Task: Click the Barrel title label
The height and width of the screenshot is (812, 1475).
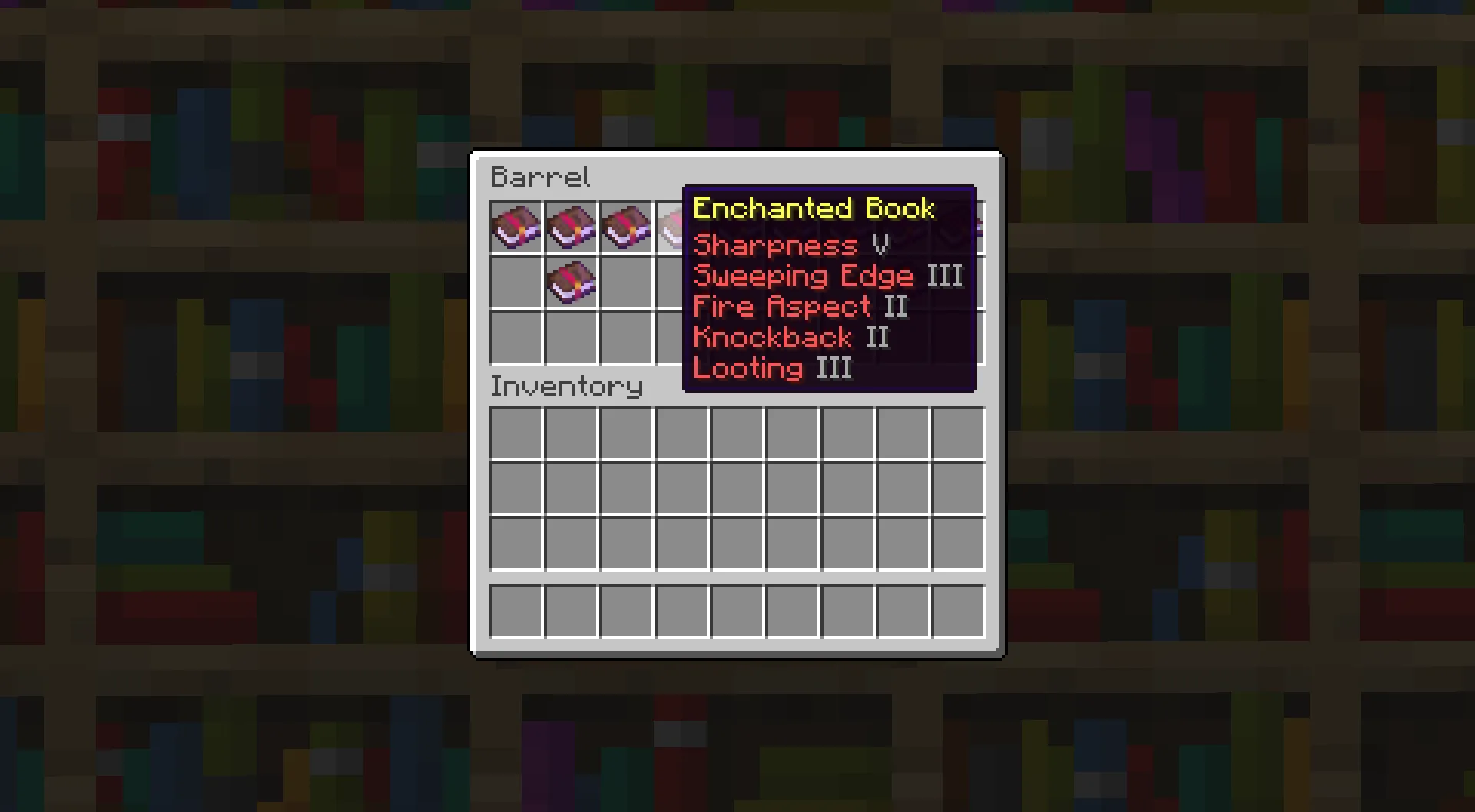Action: coord(540,177)
